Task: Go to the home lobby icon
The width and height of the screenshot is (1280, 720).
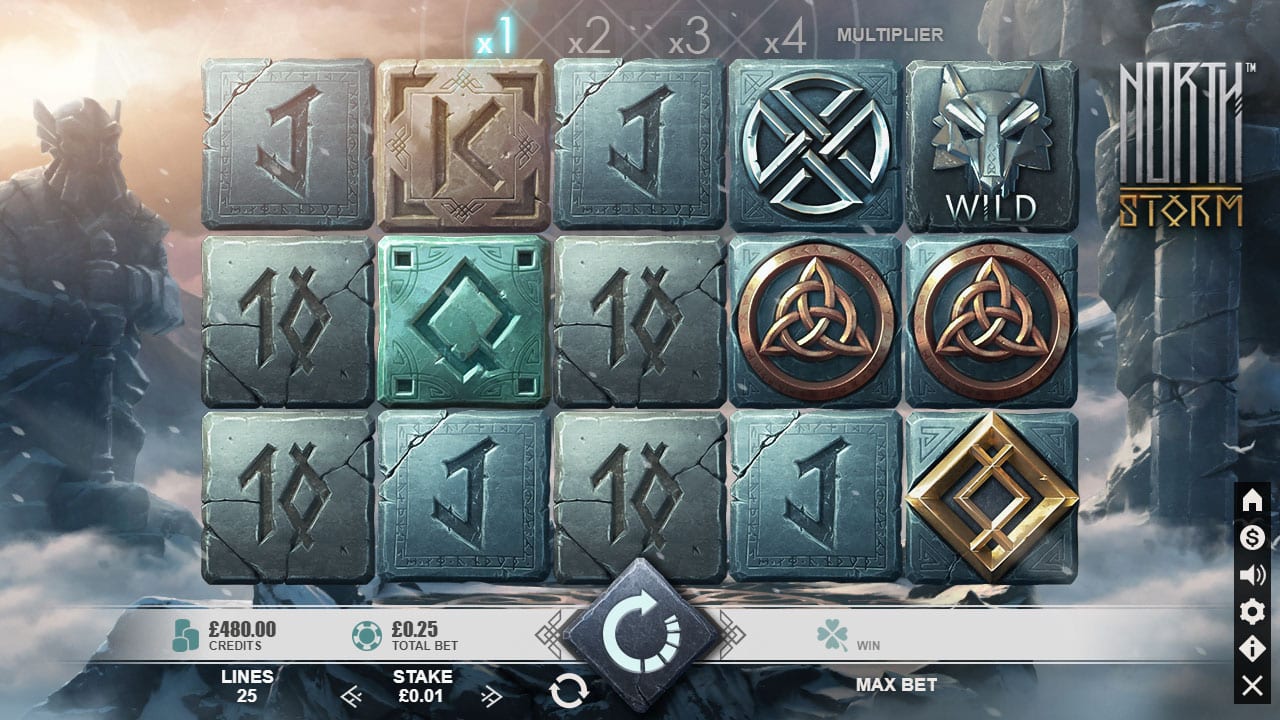Action: click(x=1252, y=501)
